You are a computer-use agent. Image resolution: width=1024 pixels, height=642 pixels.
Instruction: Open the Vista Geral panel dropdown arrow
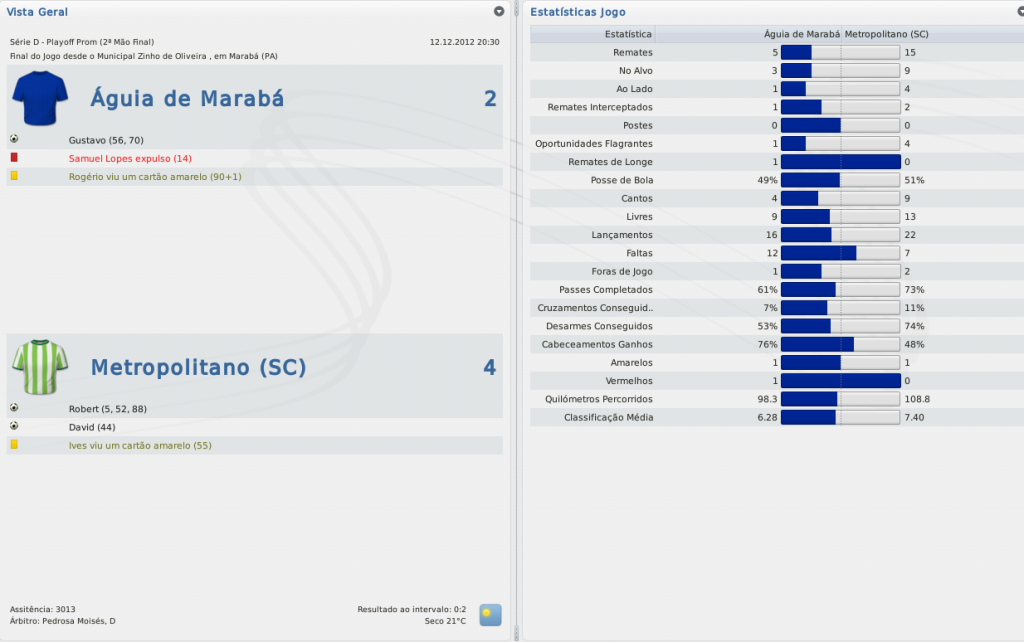[x=499, y=11]
